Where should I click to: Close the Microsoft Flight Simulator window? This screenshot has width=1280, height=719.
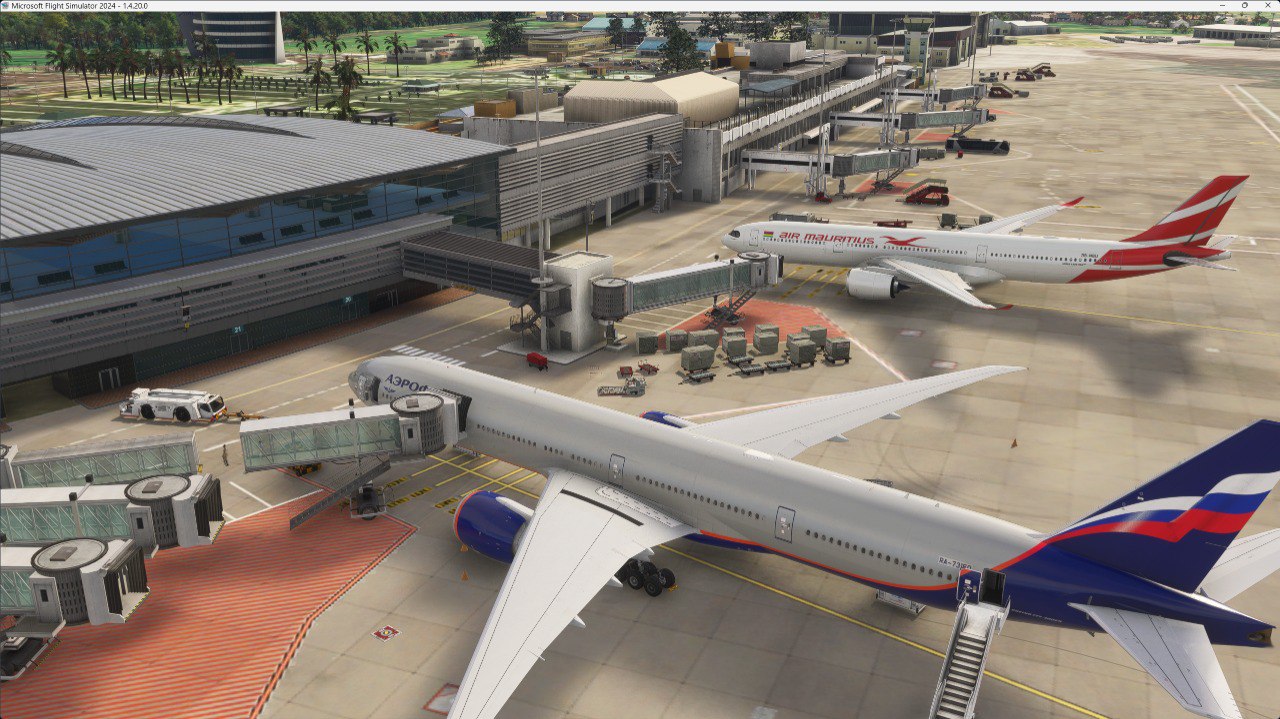pos(1267,5)
